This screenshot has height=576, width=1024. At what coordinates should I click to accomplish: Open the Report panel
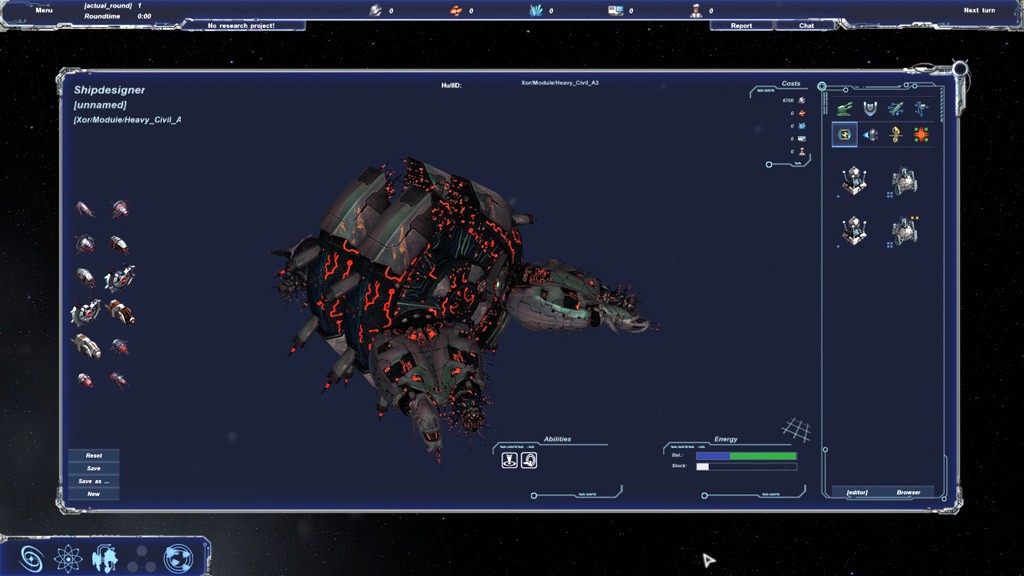pos(741,26)
